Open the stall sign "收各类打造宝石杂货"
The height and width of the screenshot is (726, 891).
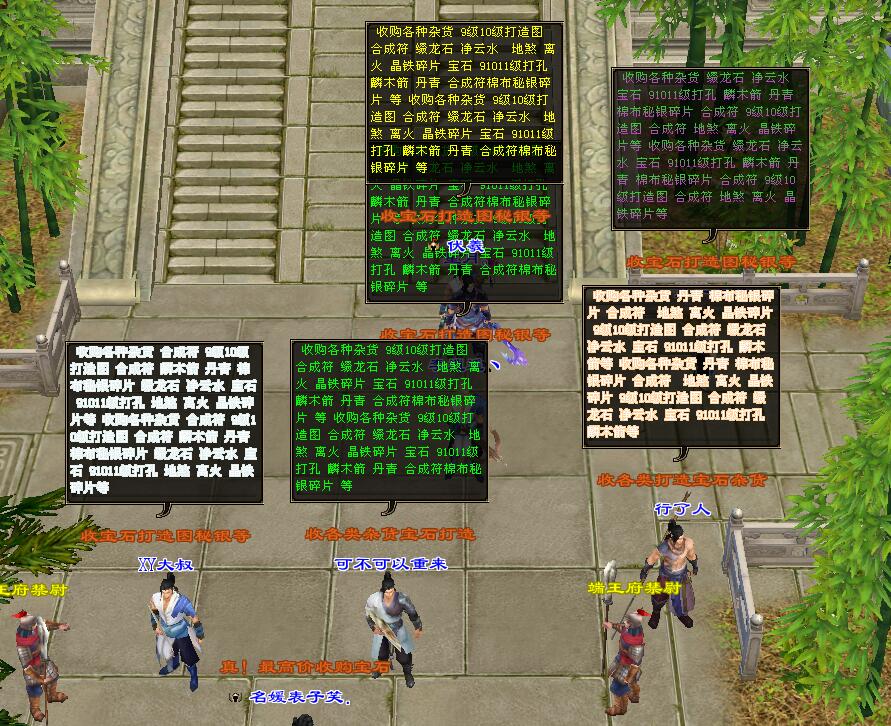point(682,480)
